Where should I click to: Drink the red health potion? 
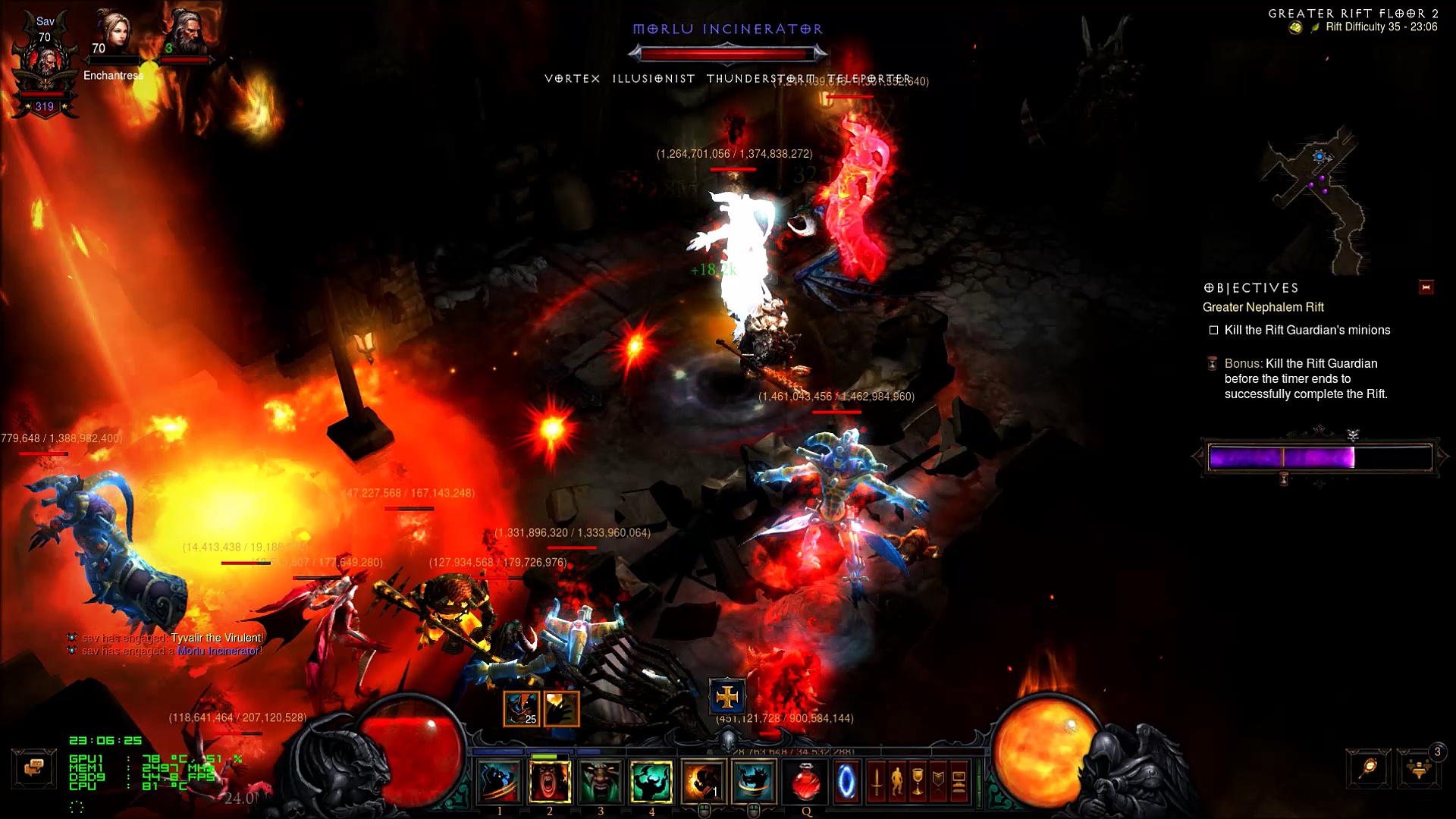tap(805, 781)
